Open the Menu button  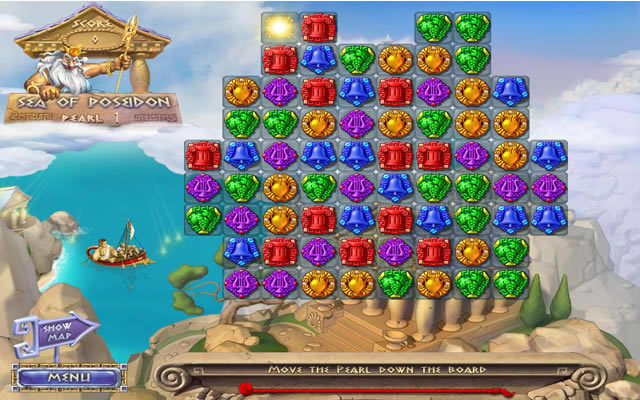pos(69,378)
